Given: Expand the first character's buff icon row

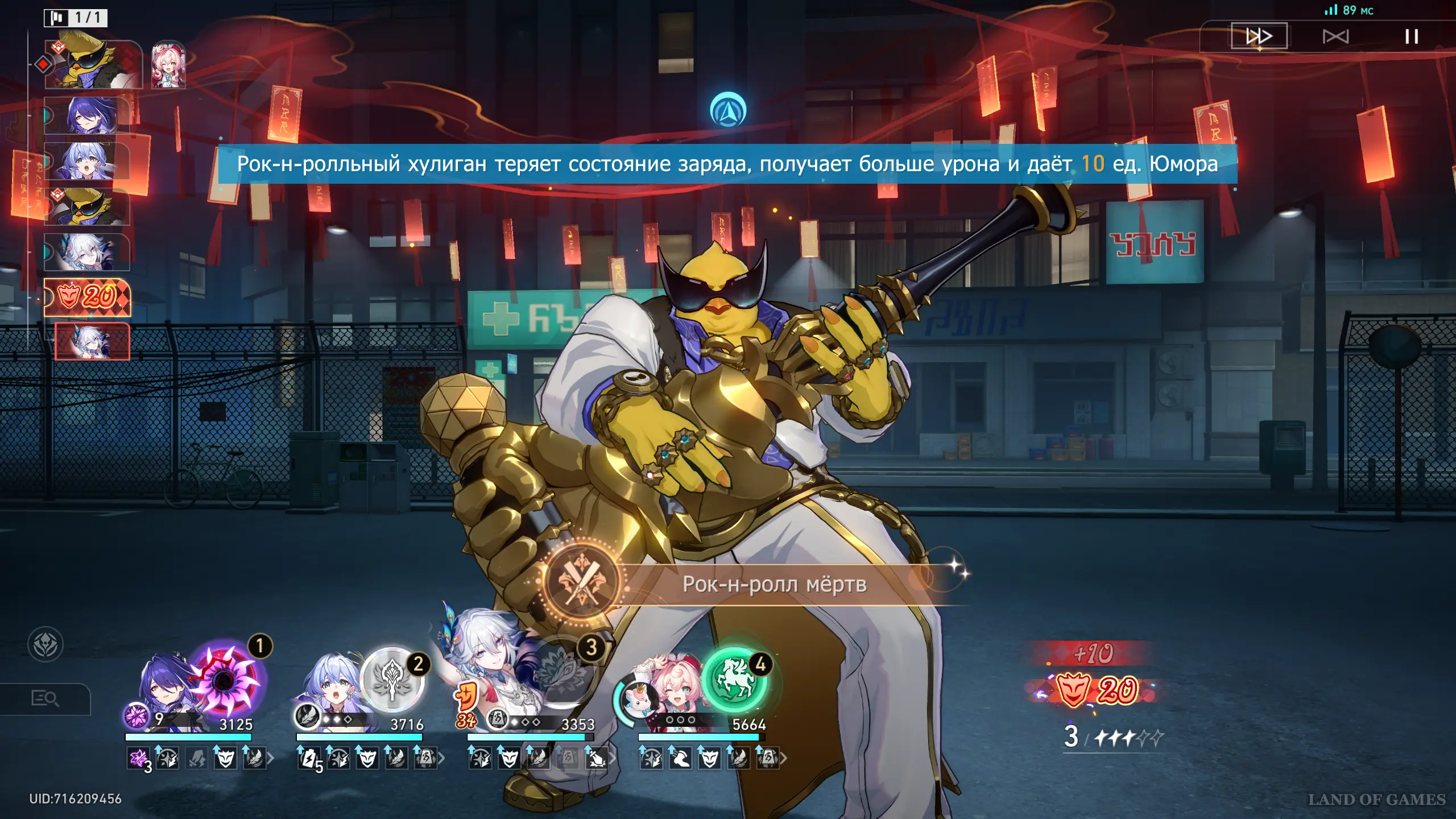Looking at the screenshot, I should 271,758.
